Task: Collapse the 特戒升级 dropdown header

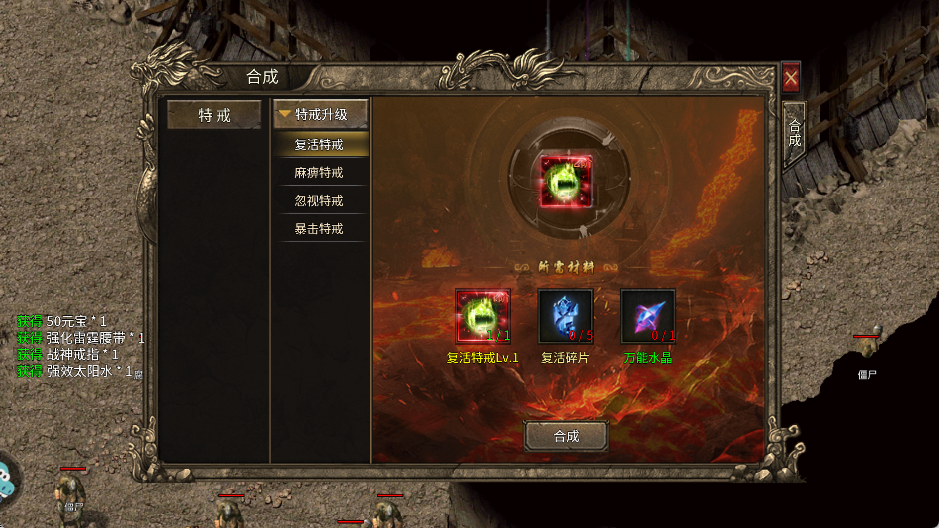Action: coord(320,115)
